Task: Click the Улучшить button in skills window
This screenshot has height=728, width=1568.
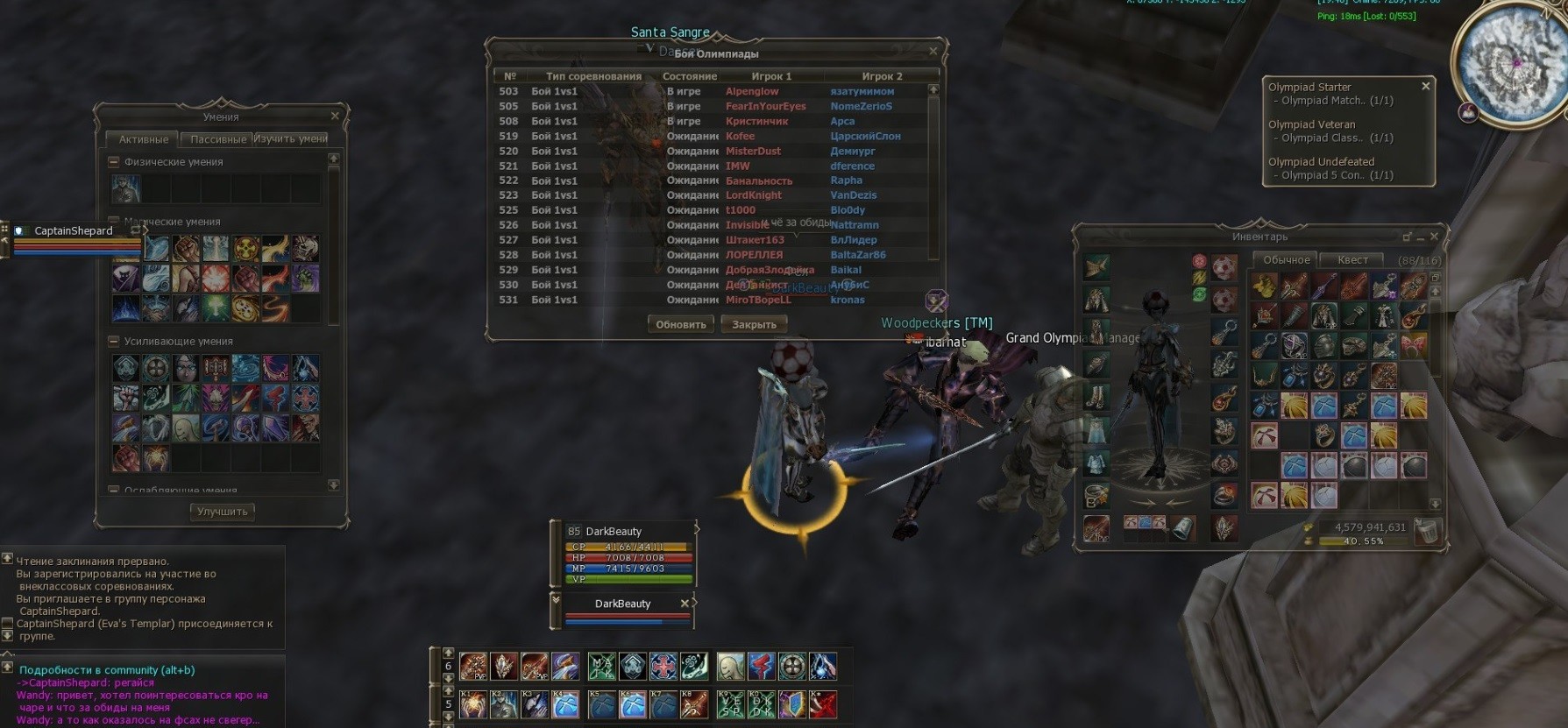Action: pos(223,512)
